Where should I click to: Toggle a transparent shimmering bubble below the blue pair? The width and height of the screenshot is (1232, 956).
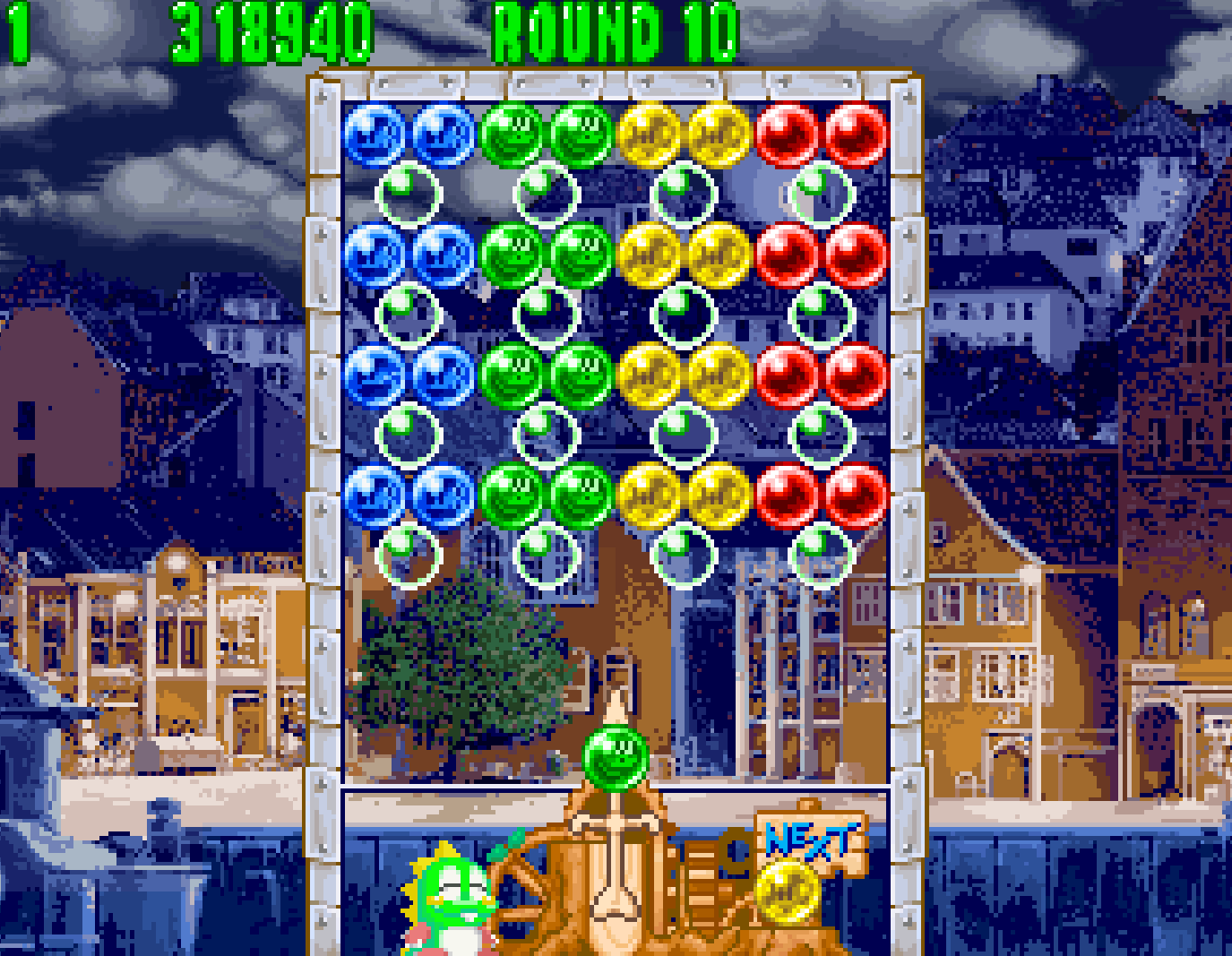tap(409, 193)
